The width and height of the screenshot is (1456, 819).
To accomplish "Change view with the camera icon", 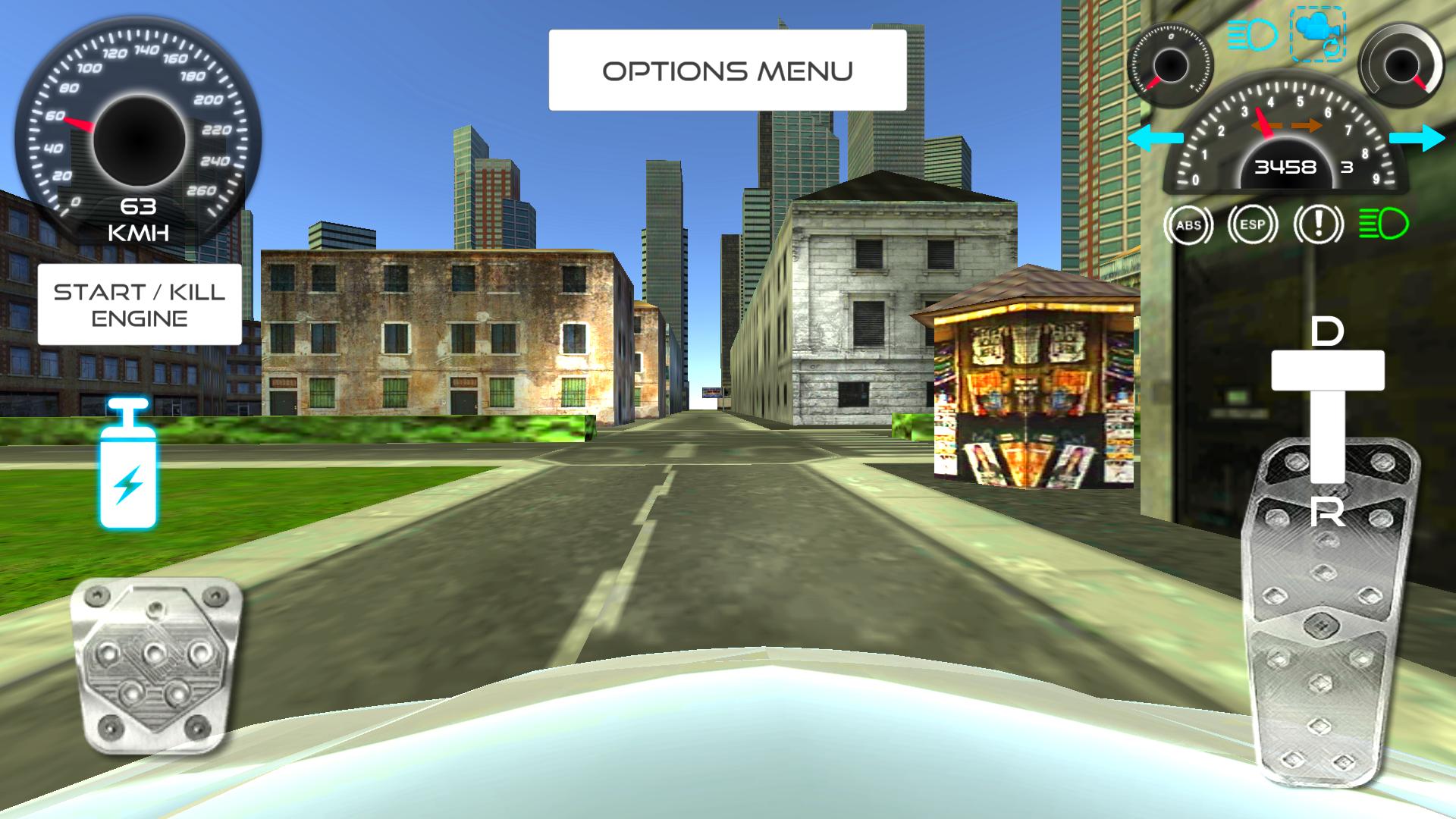I will point(1317,34).
